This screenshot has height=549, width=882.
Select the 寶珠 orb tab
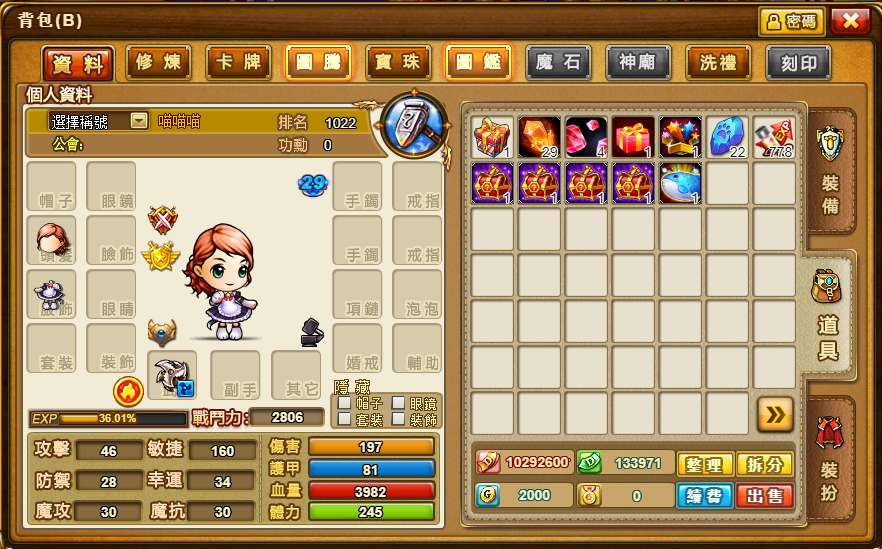398,63
